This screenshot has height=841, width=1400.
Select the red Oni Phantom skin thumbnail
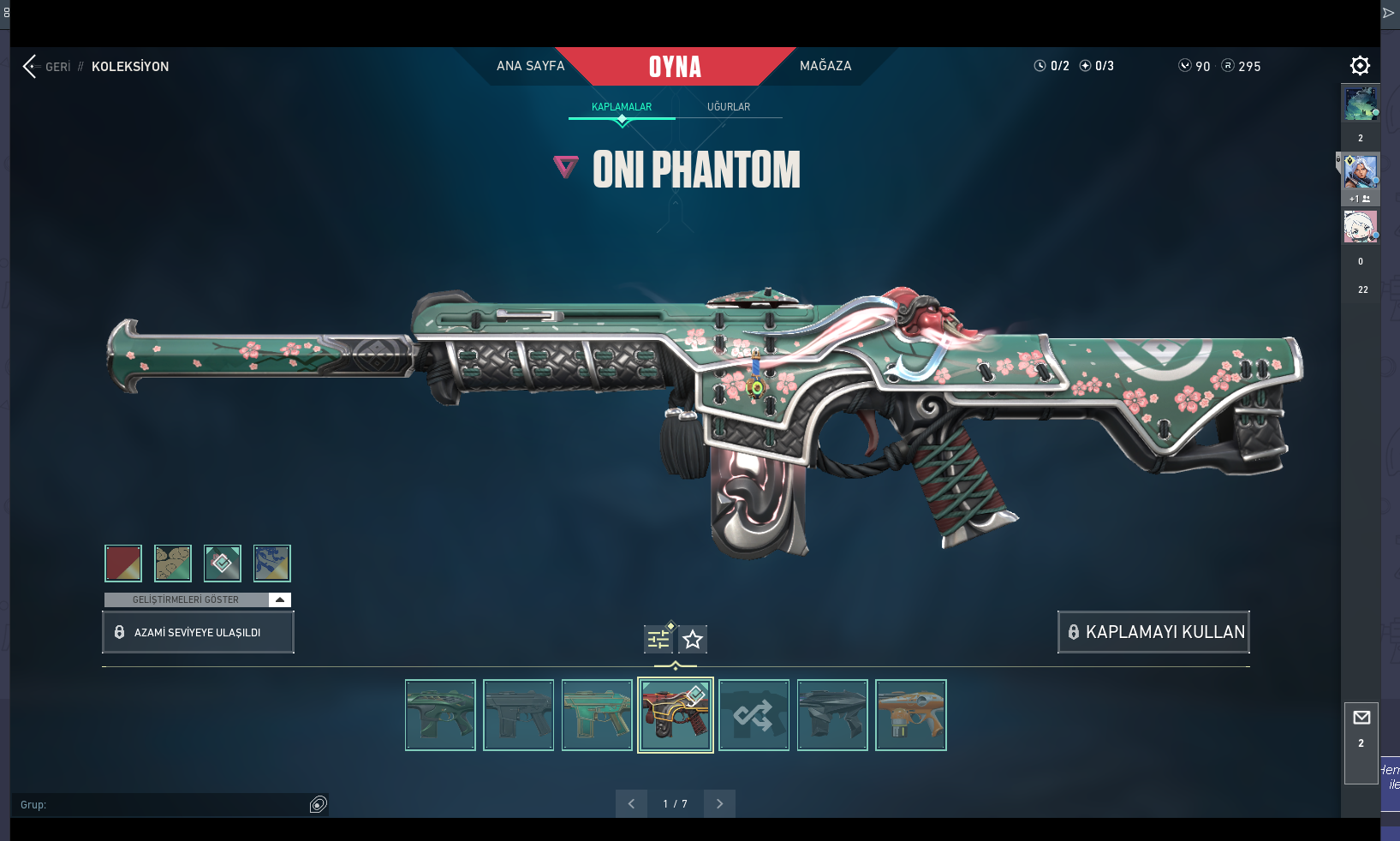click(x=676, y=715)
